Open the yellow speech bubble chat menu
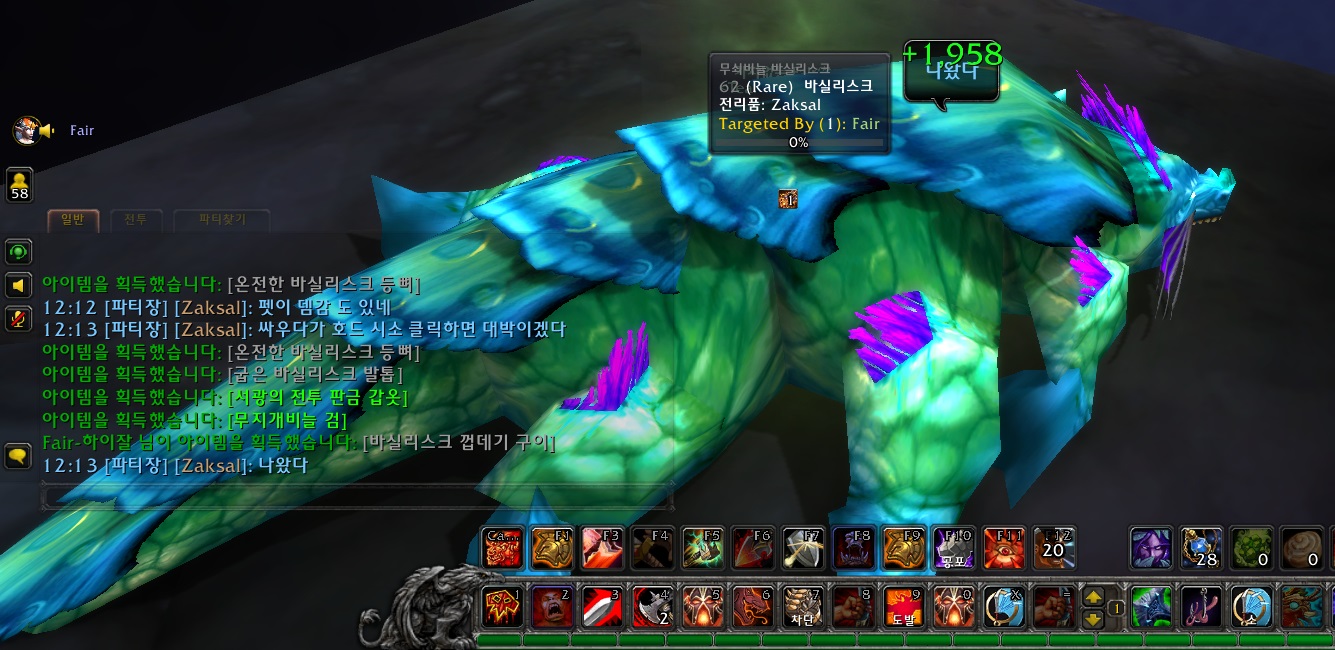Image resolution: width=1335 pixels, height=650 pixels. coord(19,456)
